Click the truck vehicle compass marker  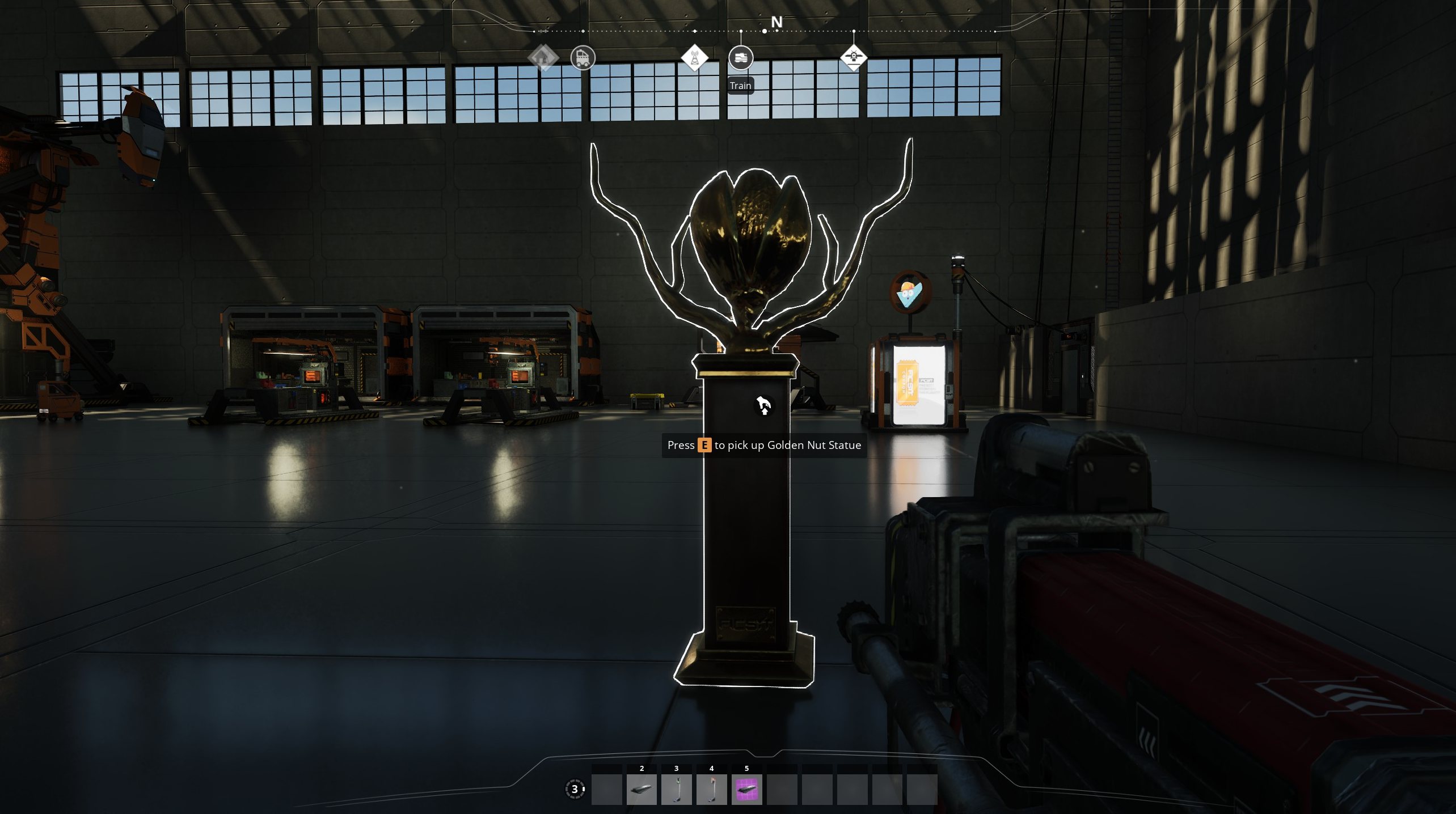point(583,58)
